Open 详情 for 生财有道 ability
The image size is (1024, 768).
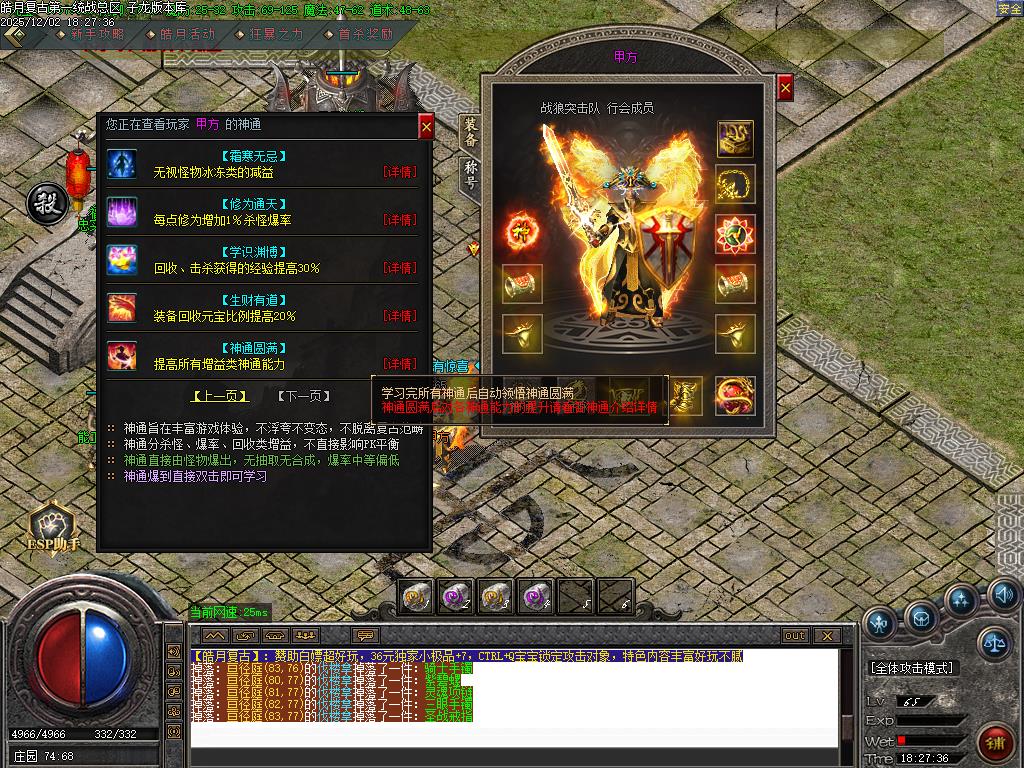(x=400, y=316)
